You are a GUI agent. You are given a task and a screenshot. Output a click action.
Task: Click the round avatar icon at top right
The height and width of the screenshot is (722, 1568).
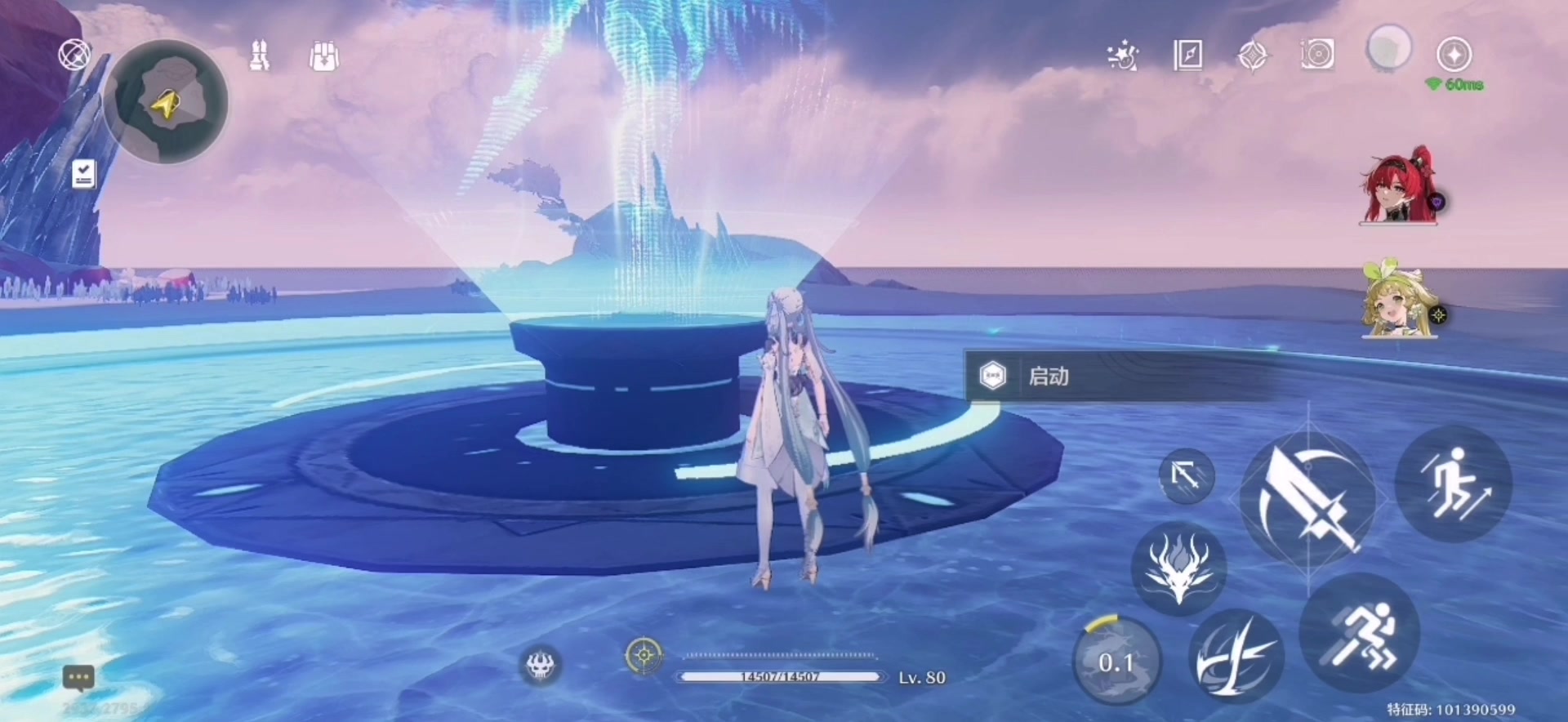point(1388,48)
